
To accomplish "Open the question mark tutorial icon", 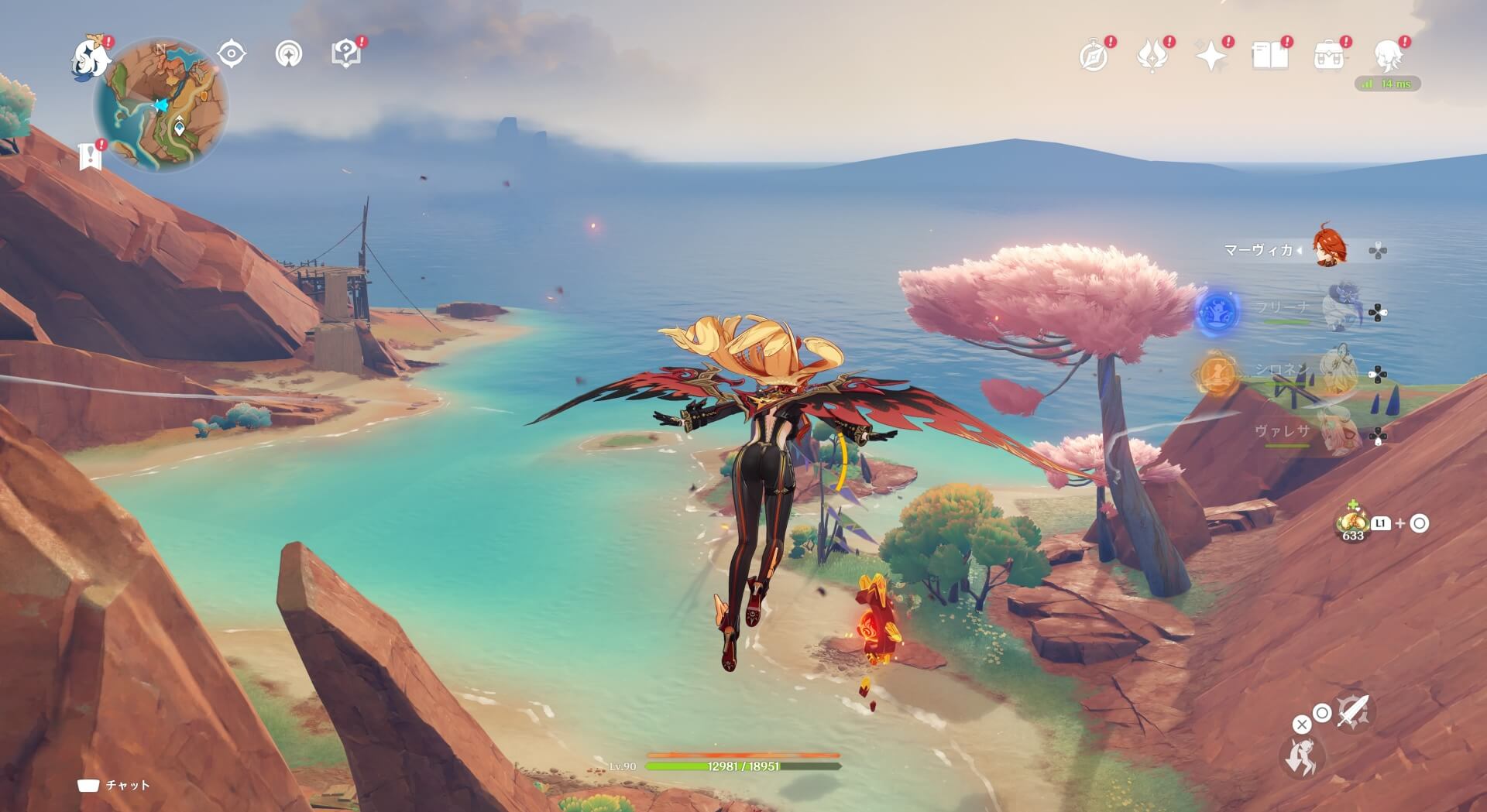I will click(345, 53).
